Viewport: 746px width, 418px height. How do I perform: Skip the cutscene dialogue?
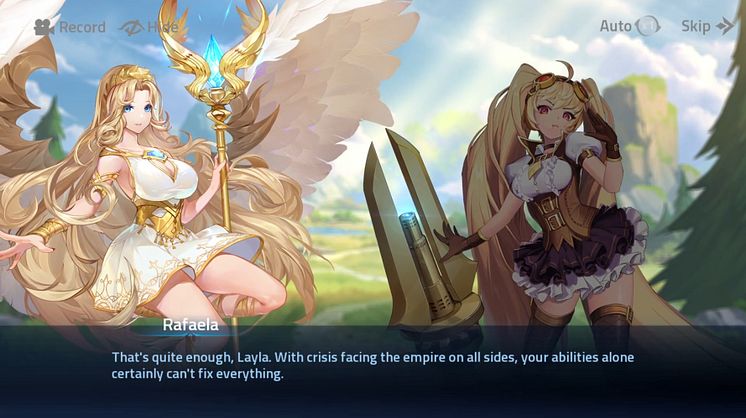click(x=707, y=26)
